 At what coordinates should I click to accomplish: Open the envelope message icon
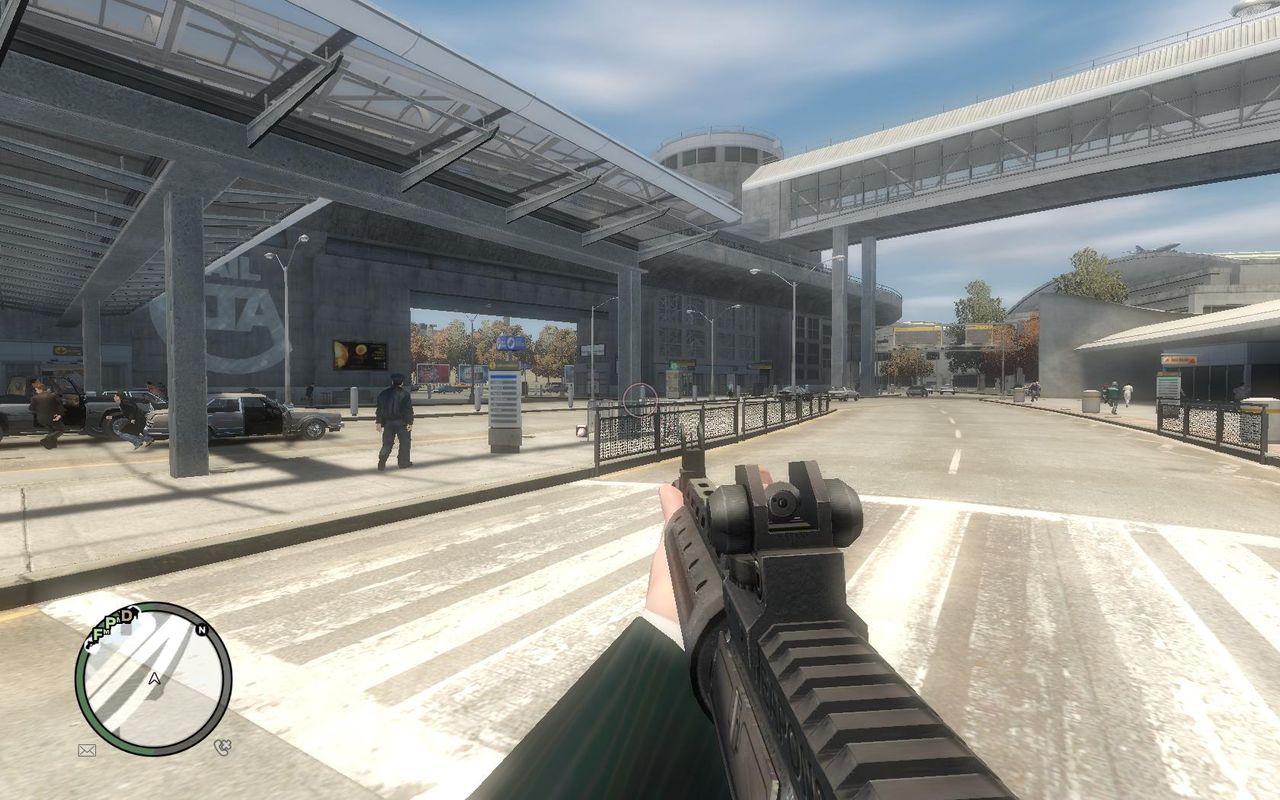[x=87, y=749]
